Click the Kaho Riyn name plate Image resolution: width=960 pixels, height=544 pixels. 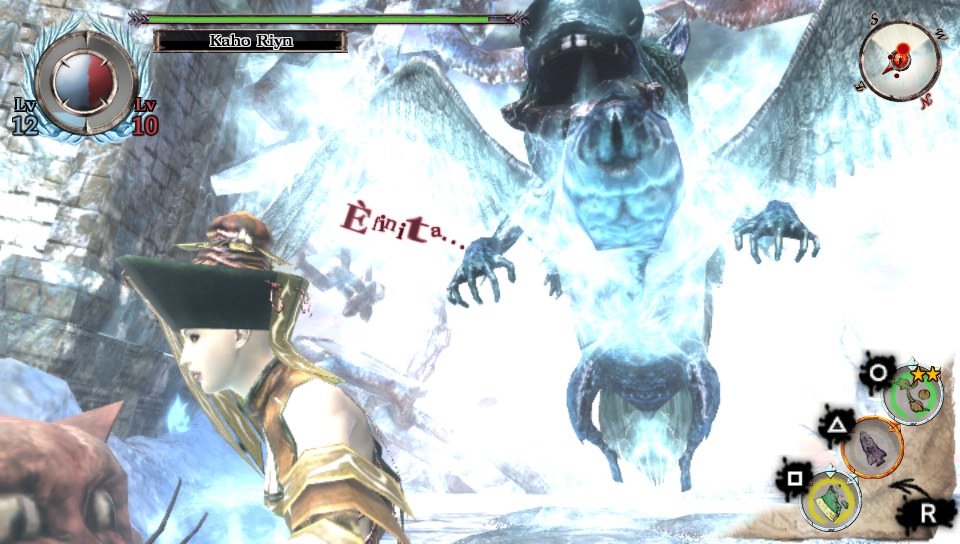tap(251, 41)
